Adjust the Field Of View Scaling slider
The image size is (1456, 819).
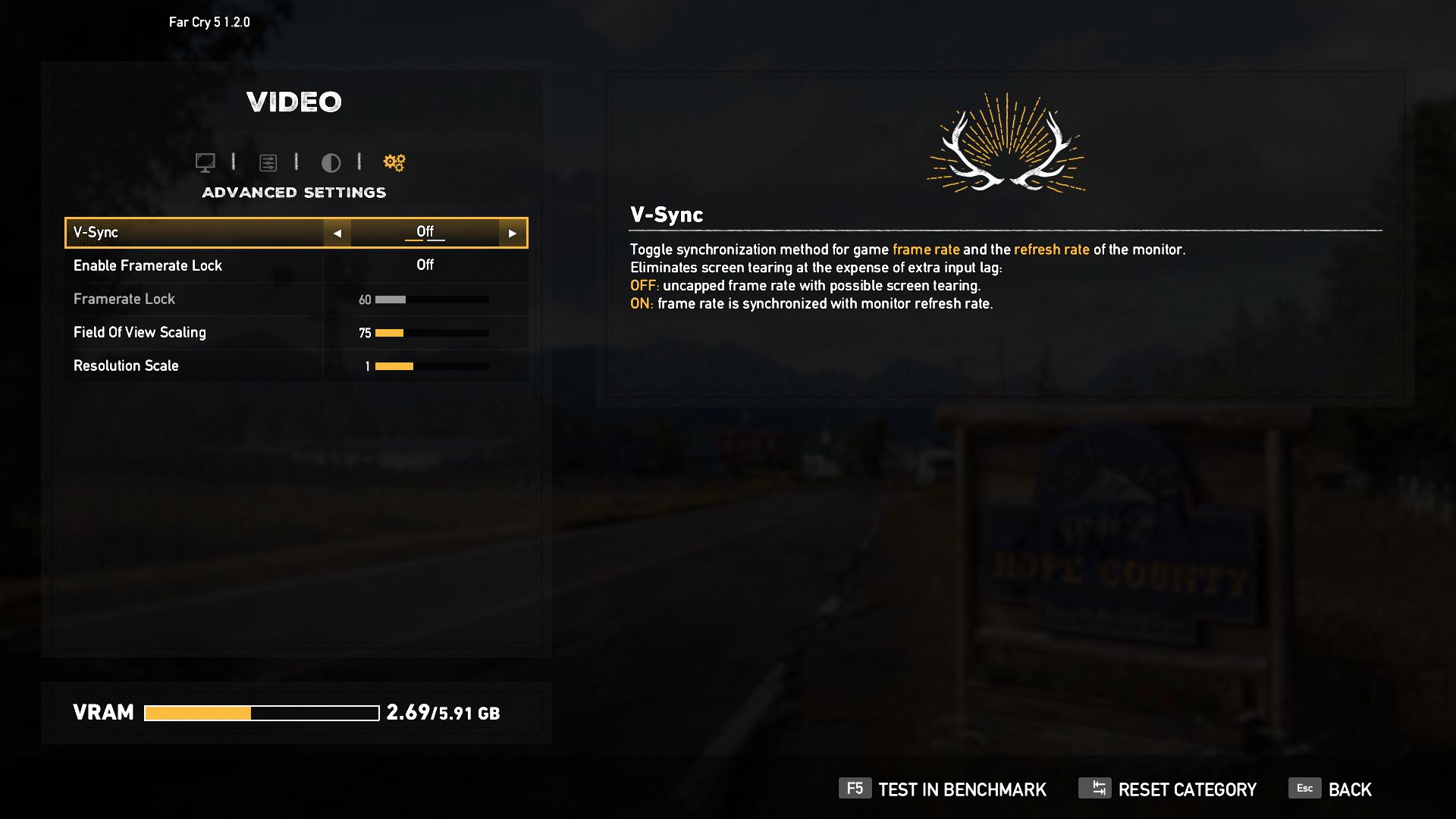(431, 333)
